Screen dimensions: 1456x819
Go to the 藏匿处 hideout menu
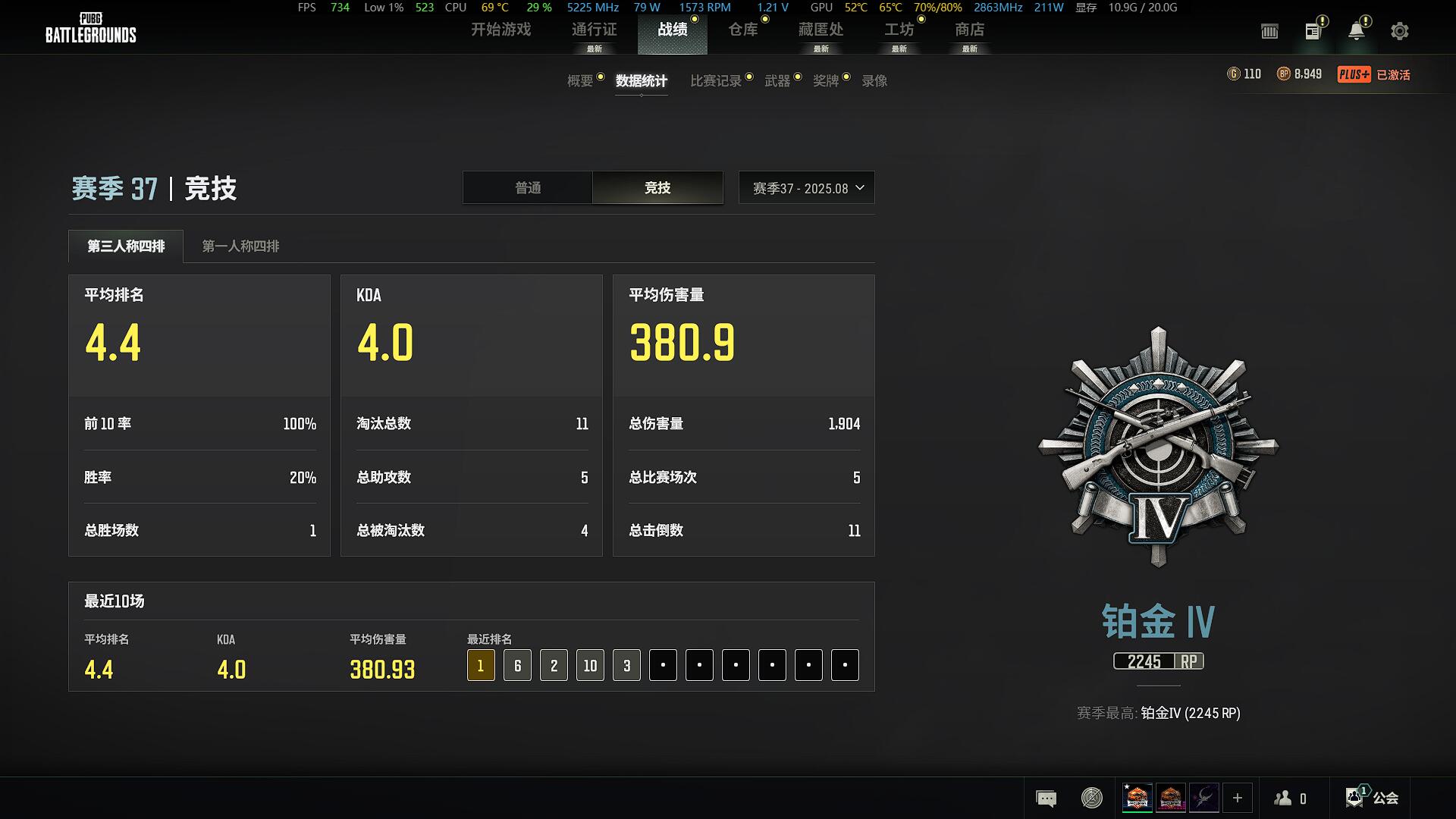[x=821, y=30]
